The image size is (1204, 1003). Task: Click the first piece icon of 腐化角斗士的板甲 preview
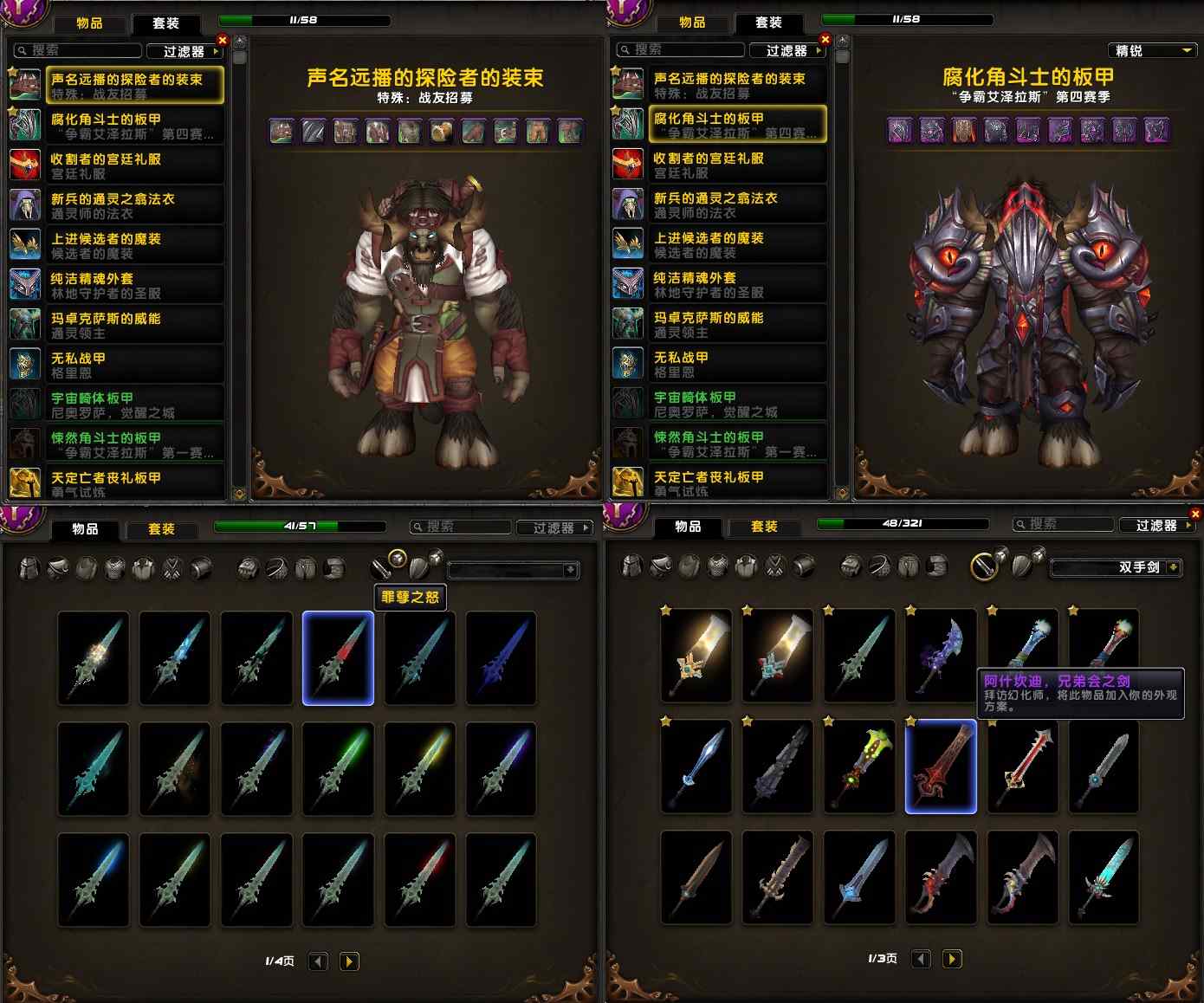[899, 130]
